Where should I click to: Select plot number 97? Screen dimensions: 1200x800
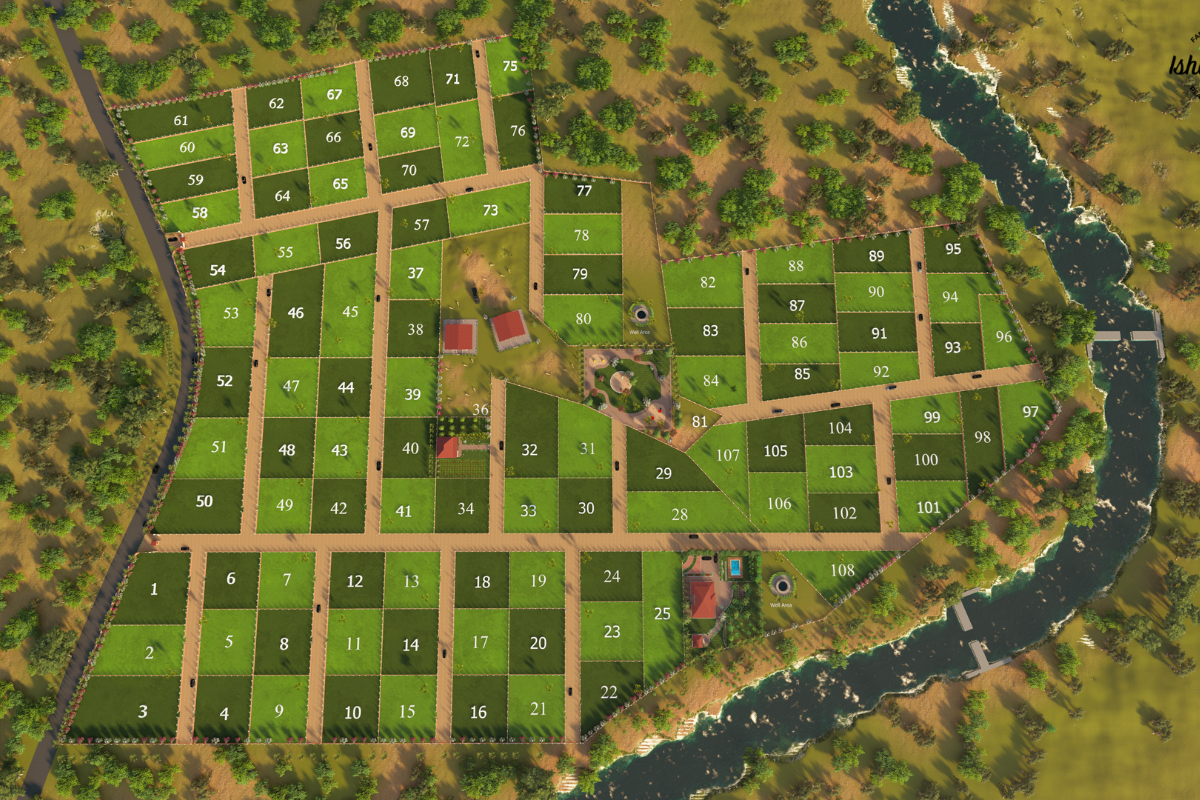(1030, 412)
